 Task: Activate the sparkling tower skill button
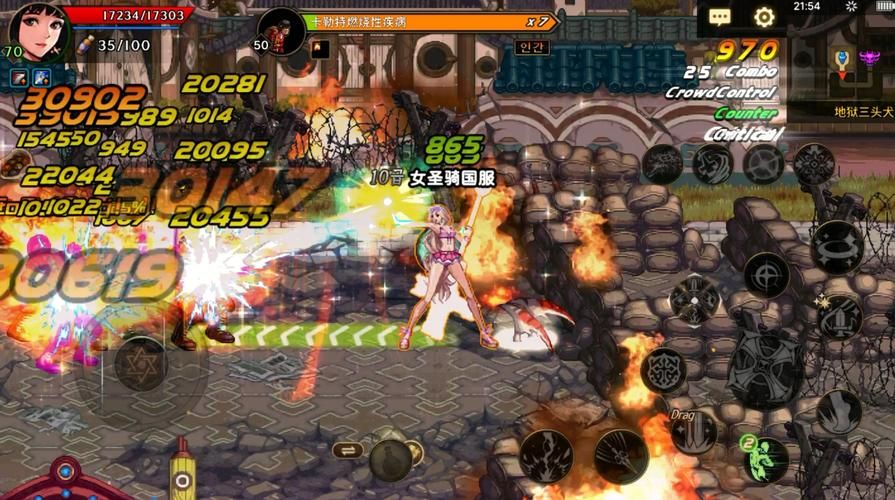838,315
